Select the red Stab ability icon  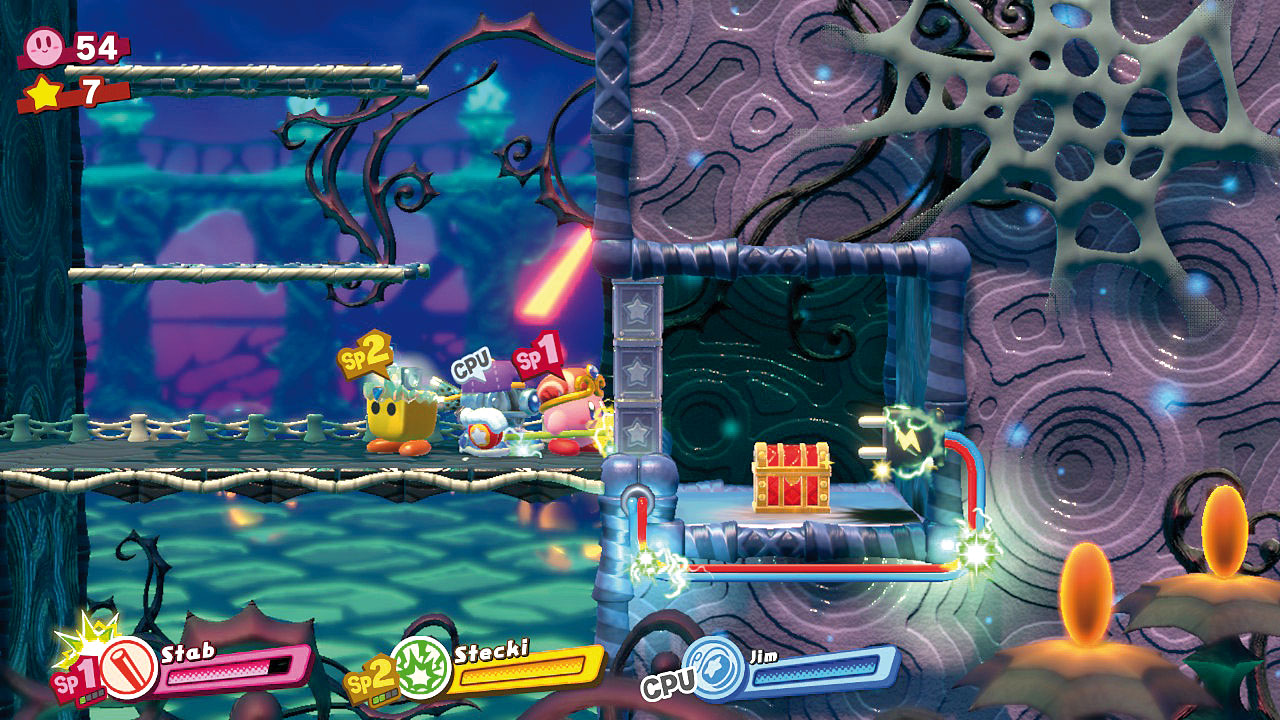[x=128, y=670]
